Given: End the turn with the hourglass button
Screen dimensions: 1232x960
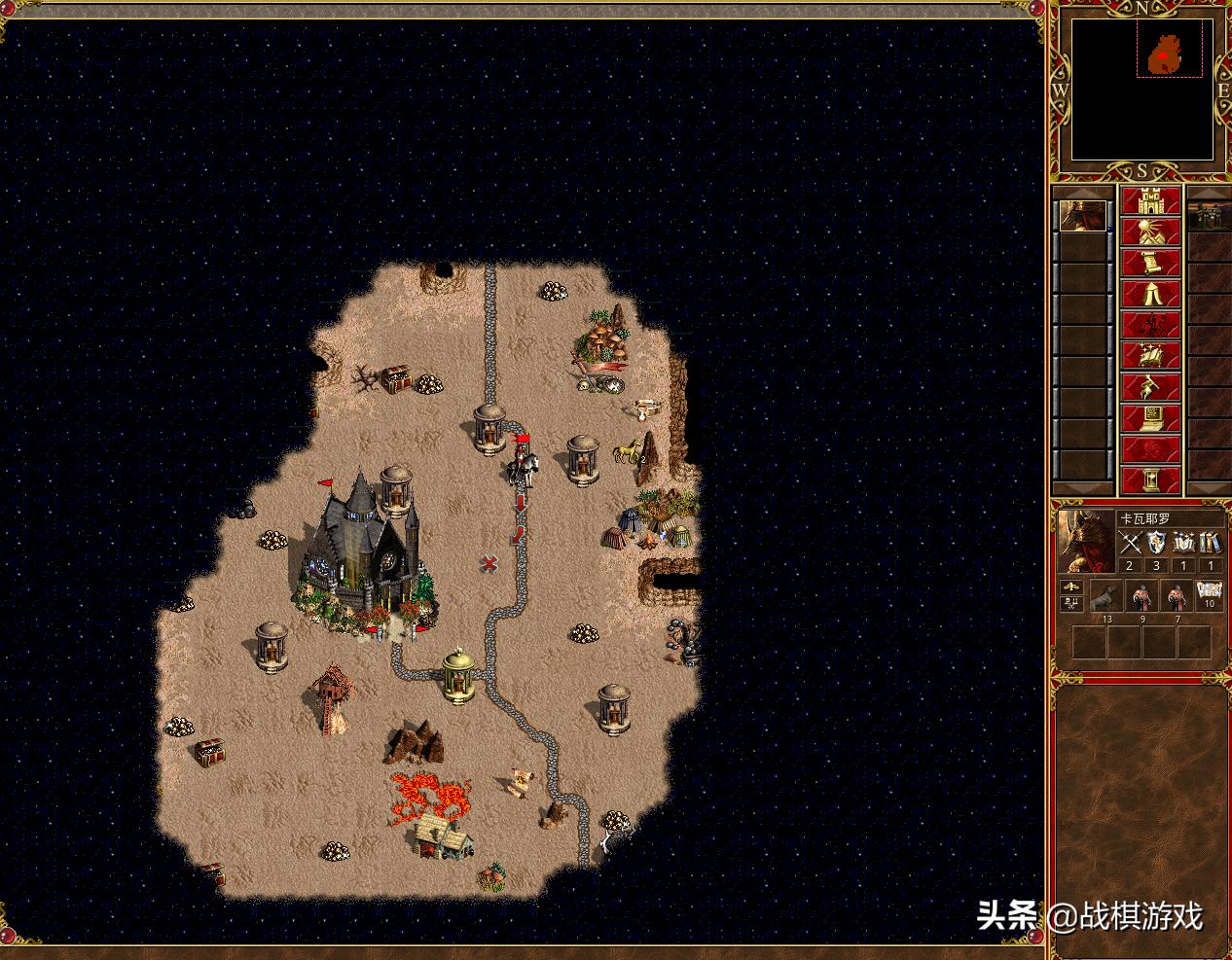Looking at the screenshot, I should point(1151,480).
